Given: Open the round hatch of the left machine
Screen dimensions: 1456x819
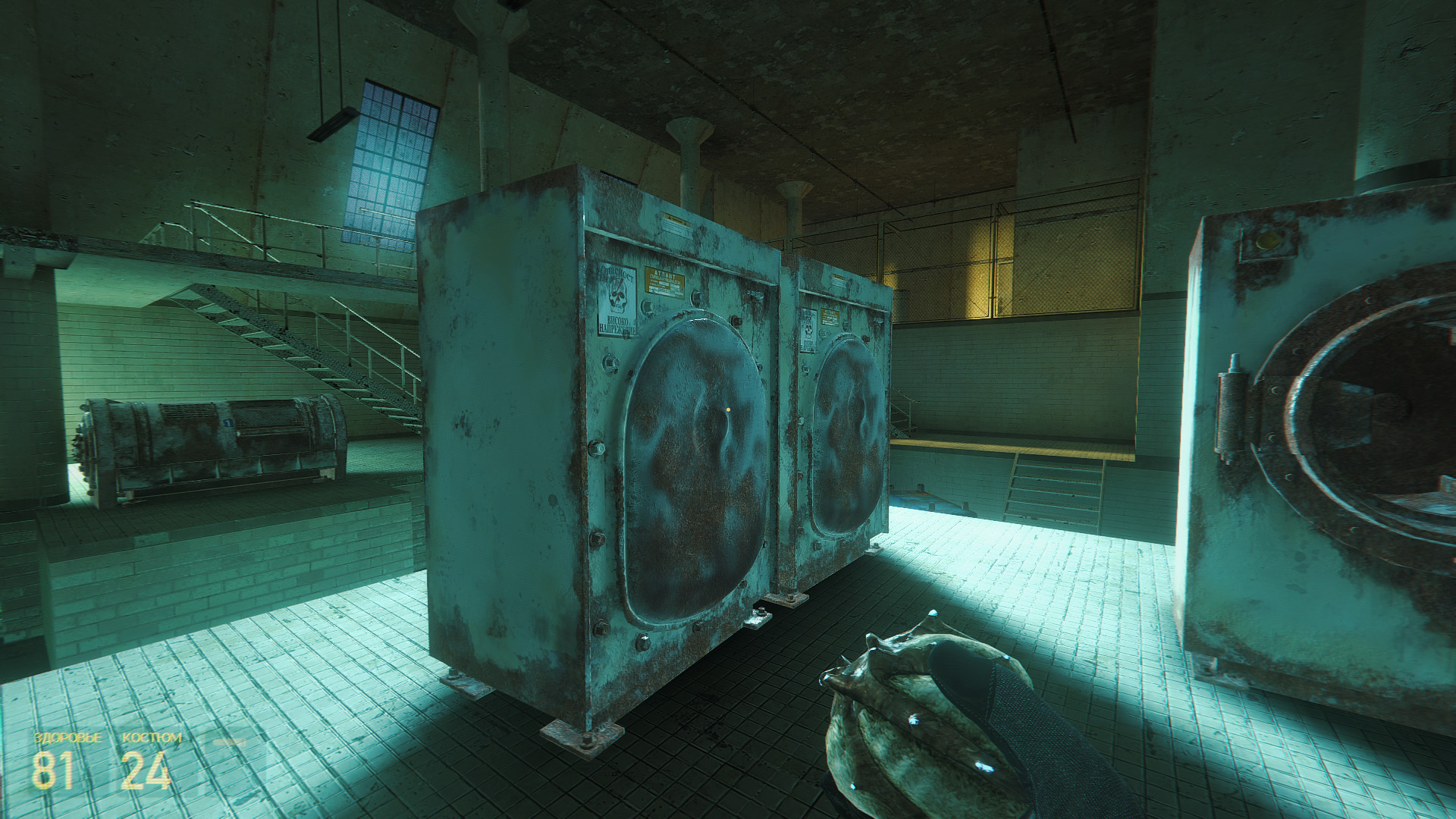Looking at the screenshot, I should point(694,463).
